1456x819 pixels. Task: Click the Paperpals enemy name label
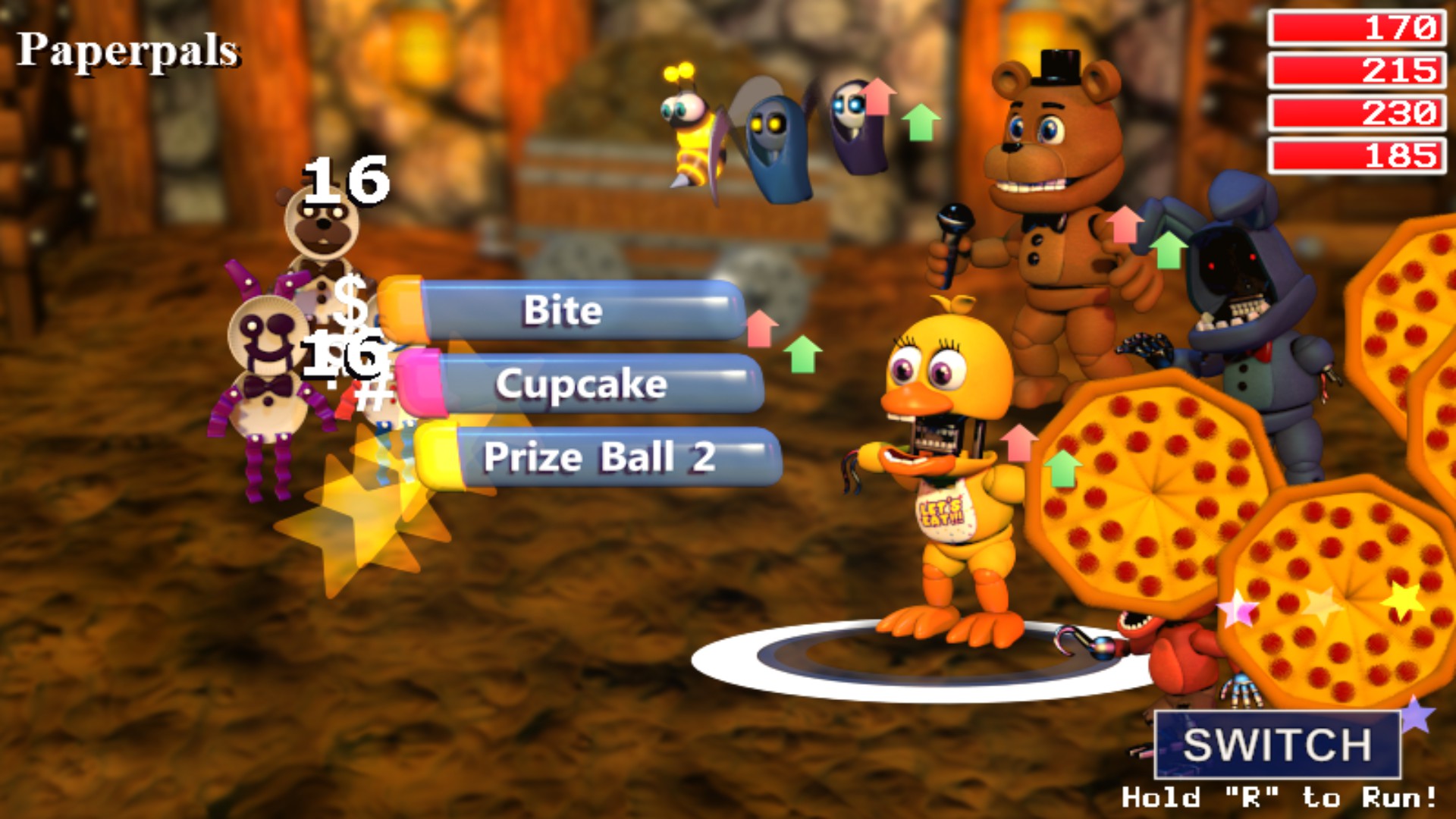coord(129,49)
